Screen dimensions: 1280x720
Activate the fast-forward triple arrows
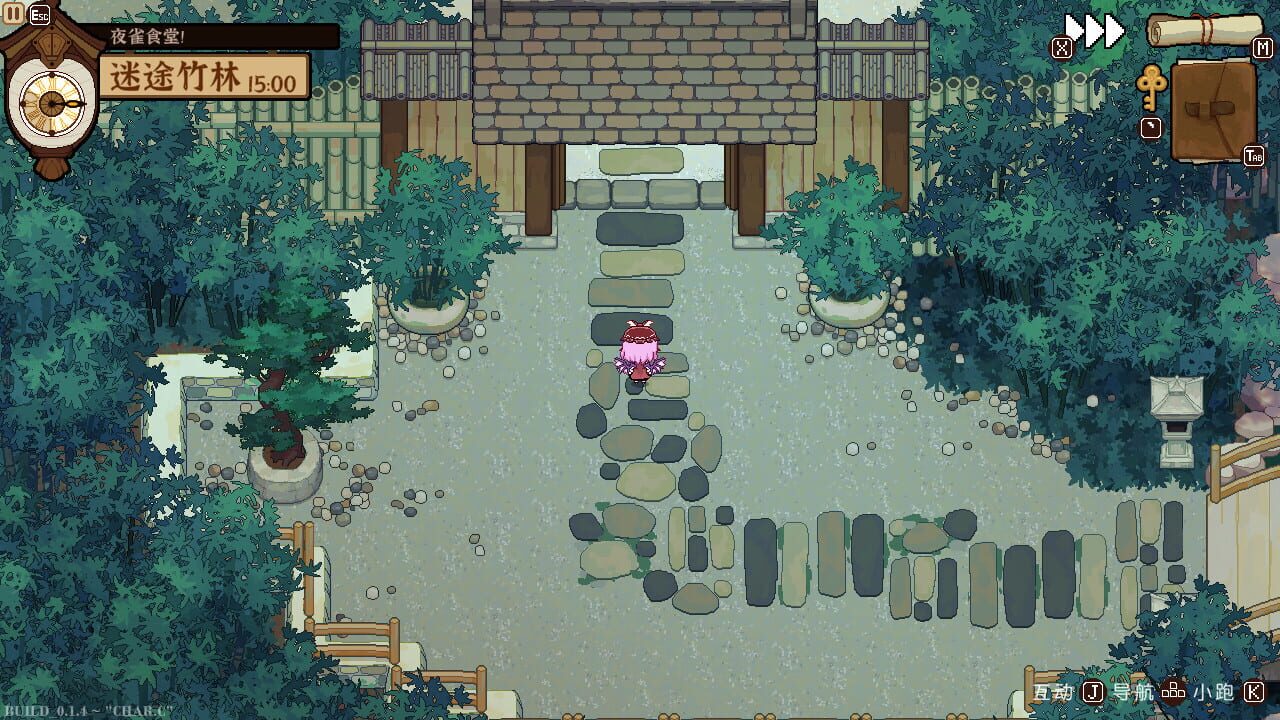(1092, 28)
